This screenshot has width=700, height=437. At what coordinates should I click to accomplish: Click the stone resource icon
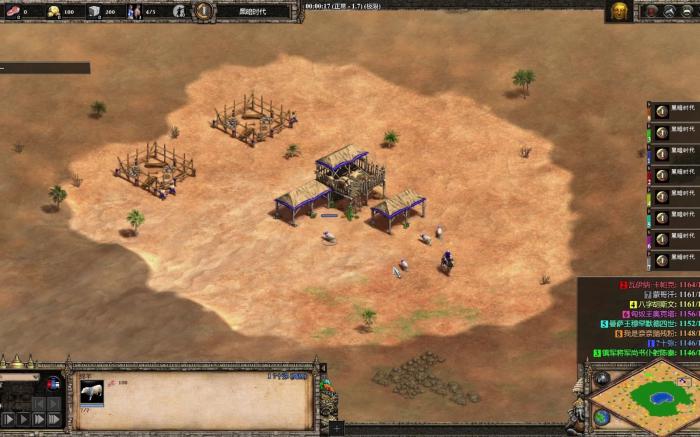94,12
